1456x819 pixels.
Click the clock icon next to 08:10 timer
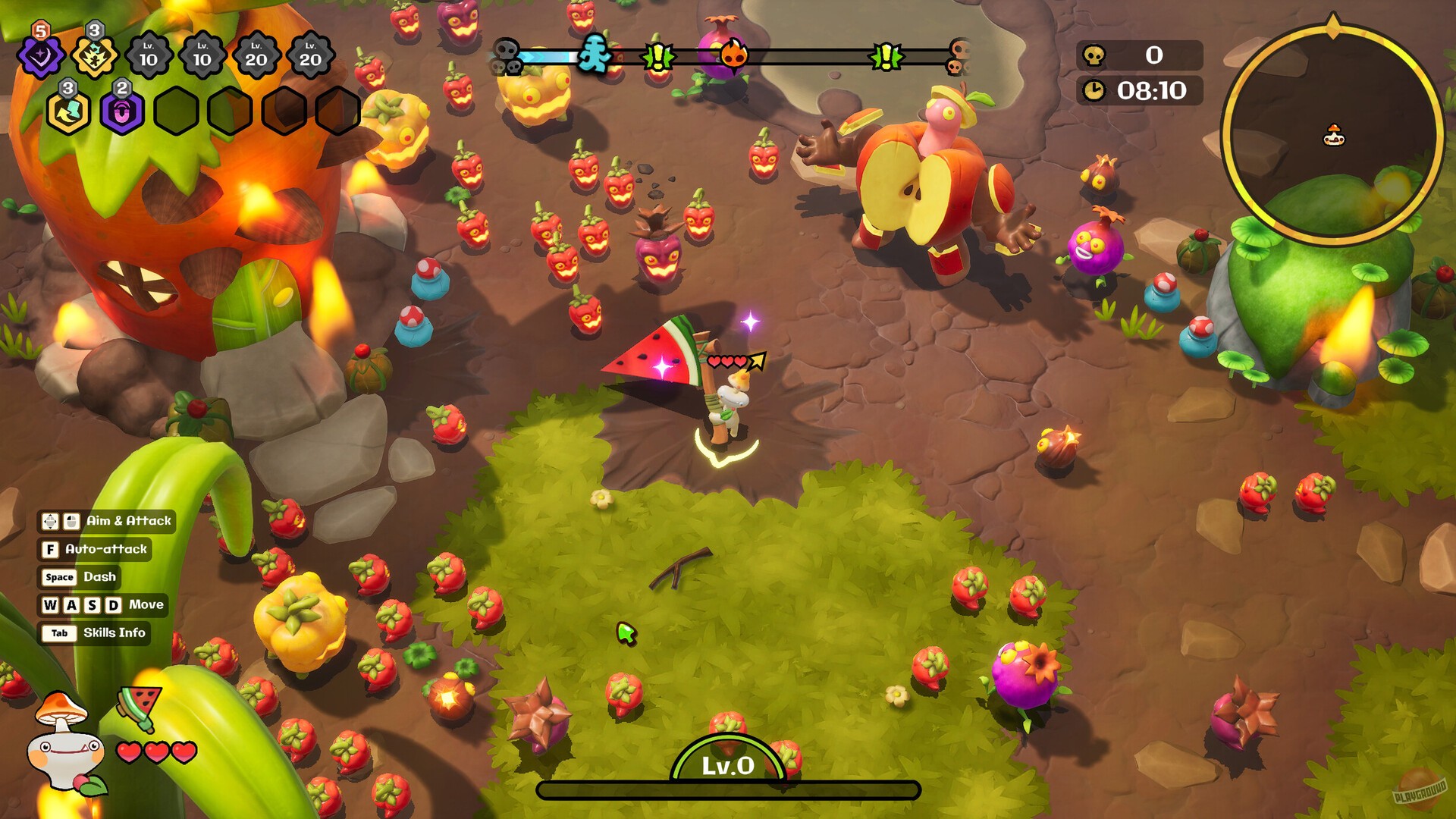[x=1094, y=89]
